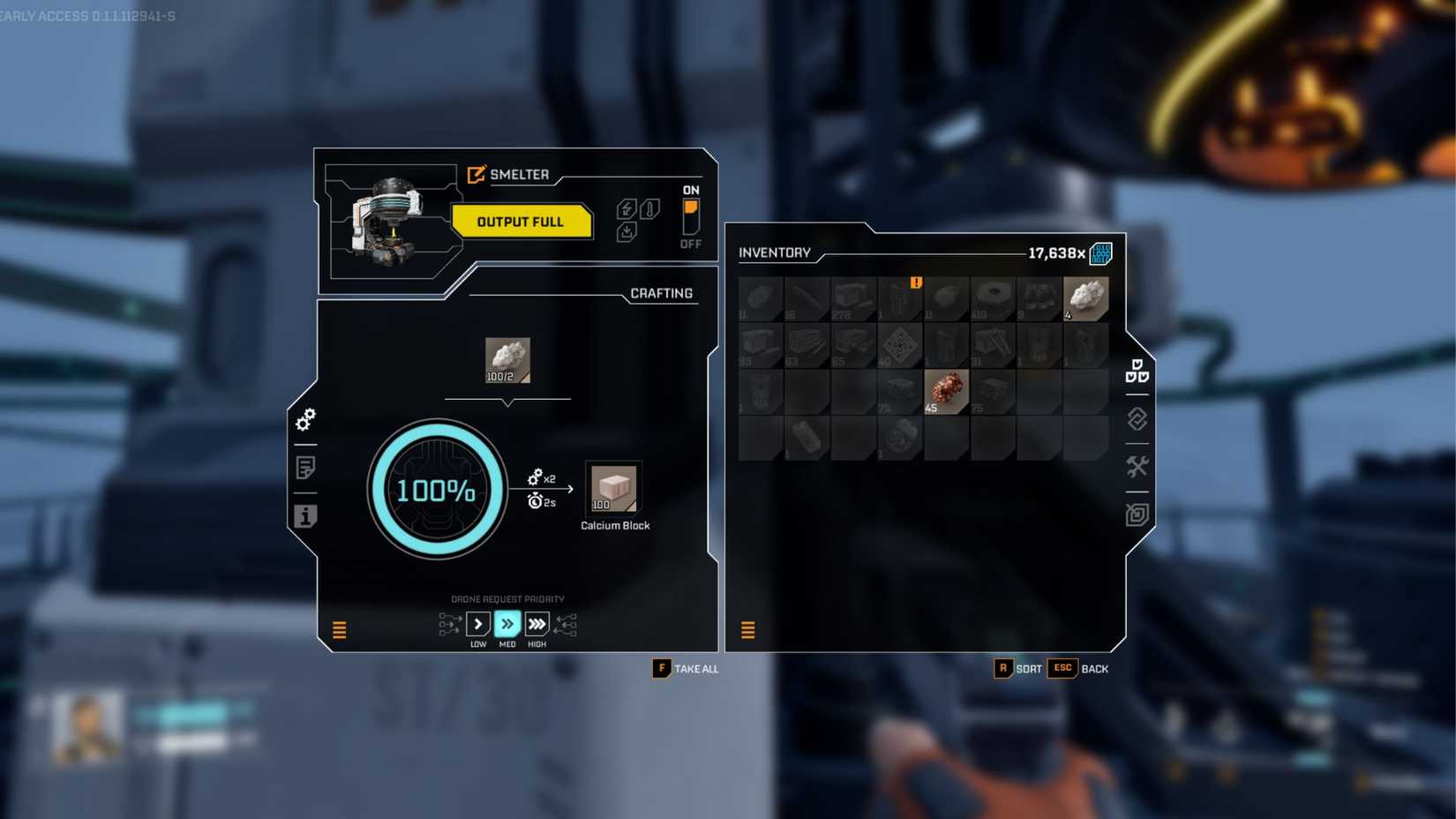Open the smelter settings gear icon
This screenshot has height=819, width=1456.
[x=304, y=422]
